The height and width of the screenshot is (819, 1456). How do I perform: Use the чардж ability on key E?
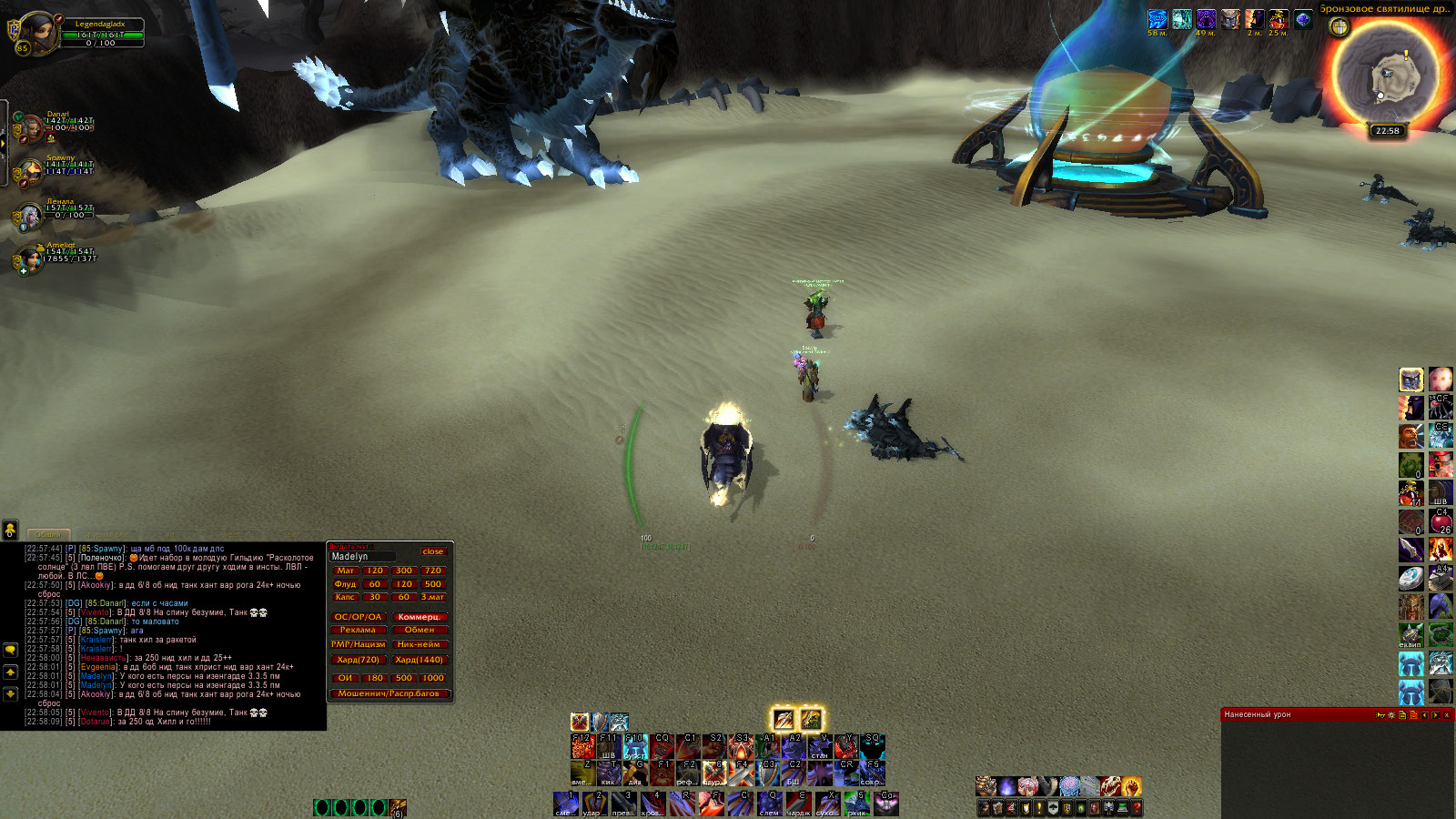point(798,804)
